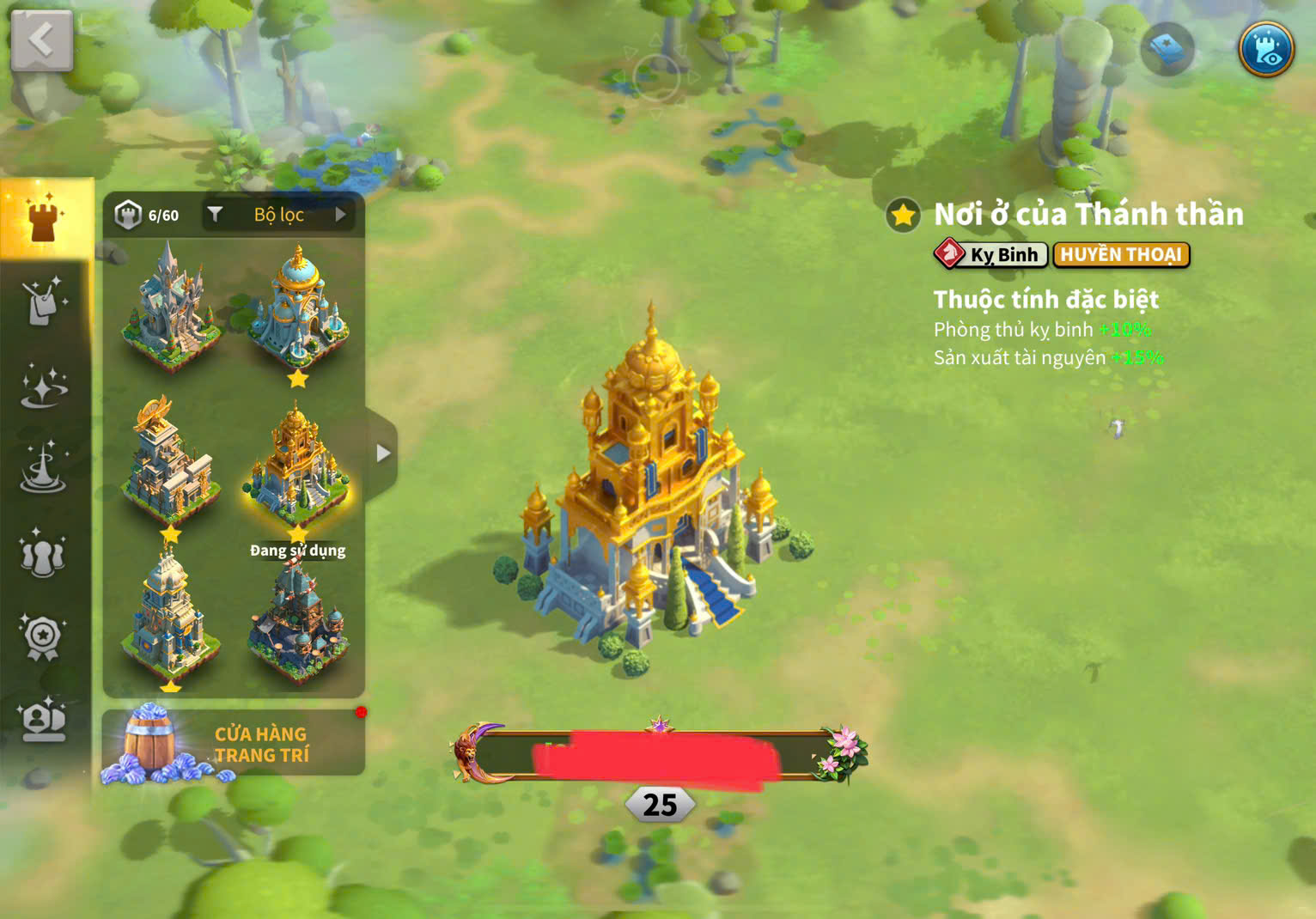Switch to the dog tag sidebar tab
Image resolution: width=1316 pixels, height=919 pixels.
tap(44, 301)
